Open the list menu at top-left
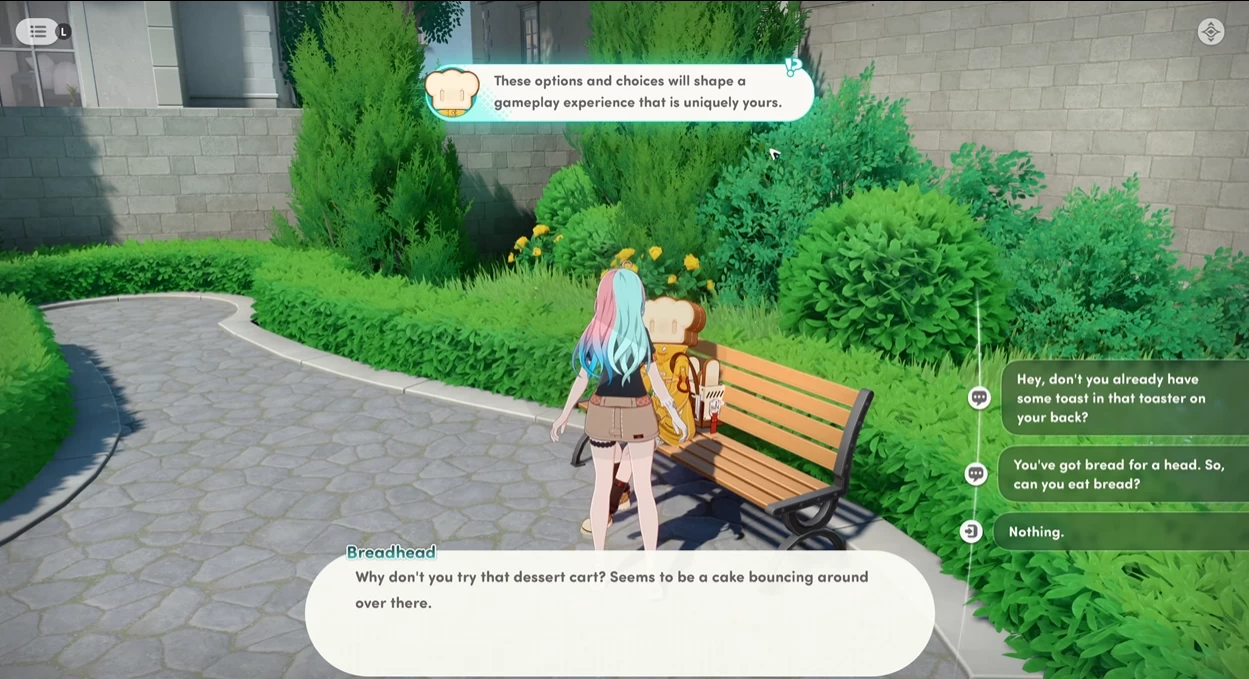 [x=37, y=31]
